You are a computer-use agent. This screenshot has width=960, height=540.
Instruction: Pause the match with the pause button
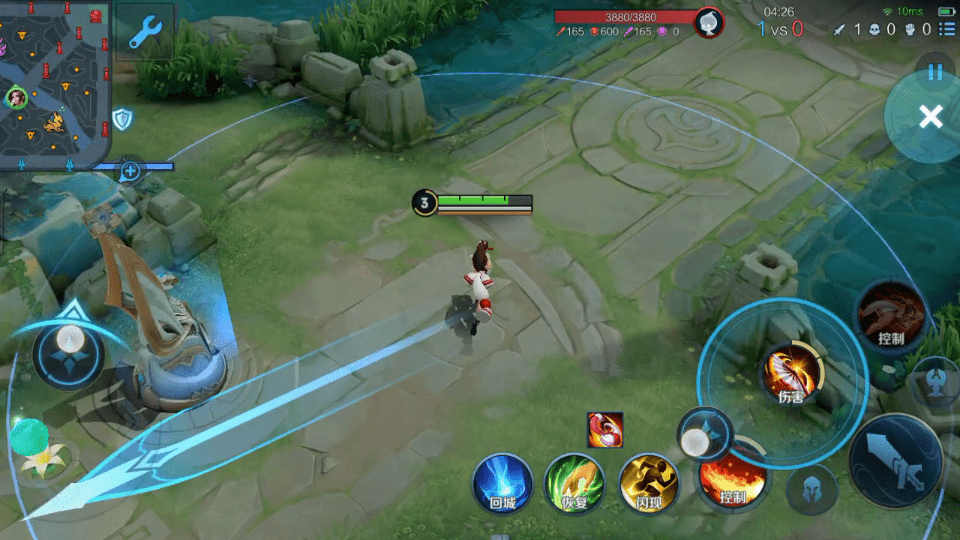tap(935, 72)
